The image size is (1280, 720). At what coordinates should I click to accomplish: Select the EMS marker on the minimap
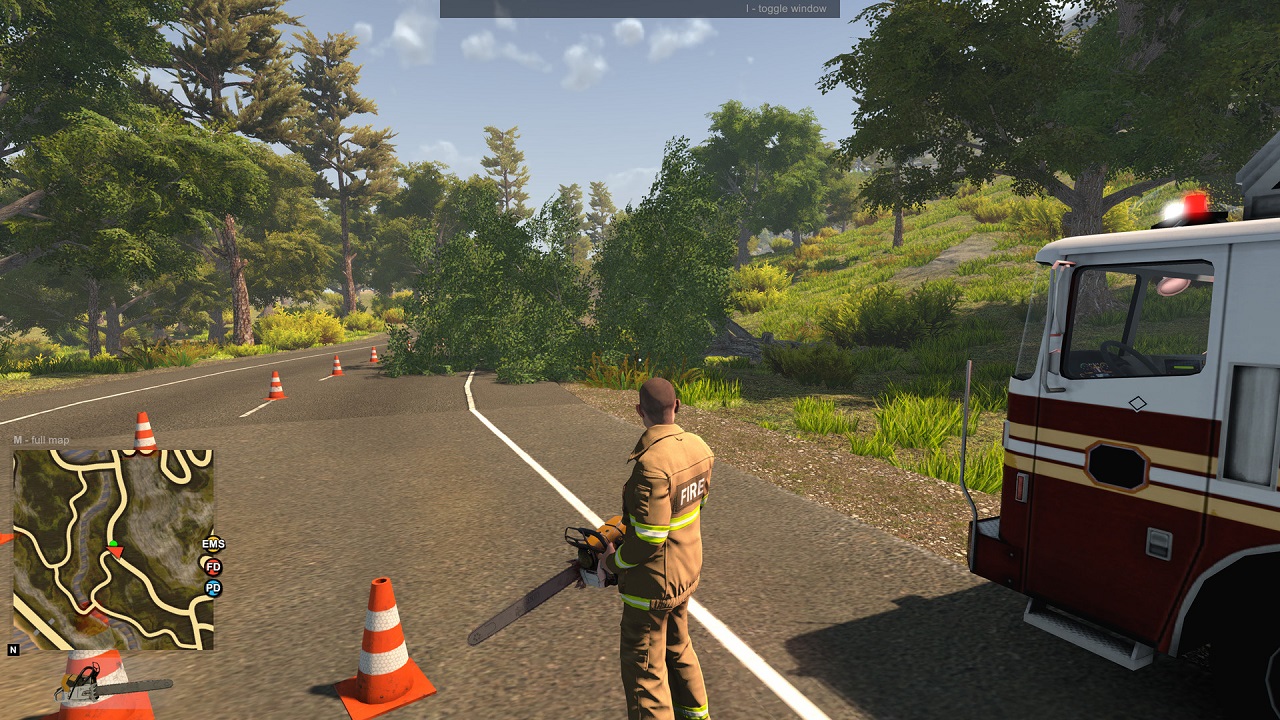click(213, 544)
